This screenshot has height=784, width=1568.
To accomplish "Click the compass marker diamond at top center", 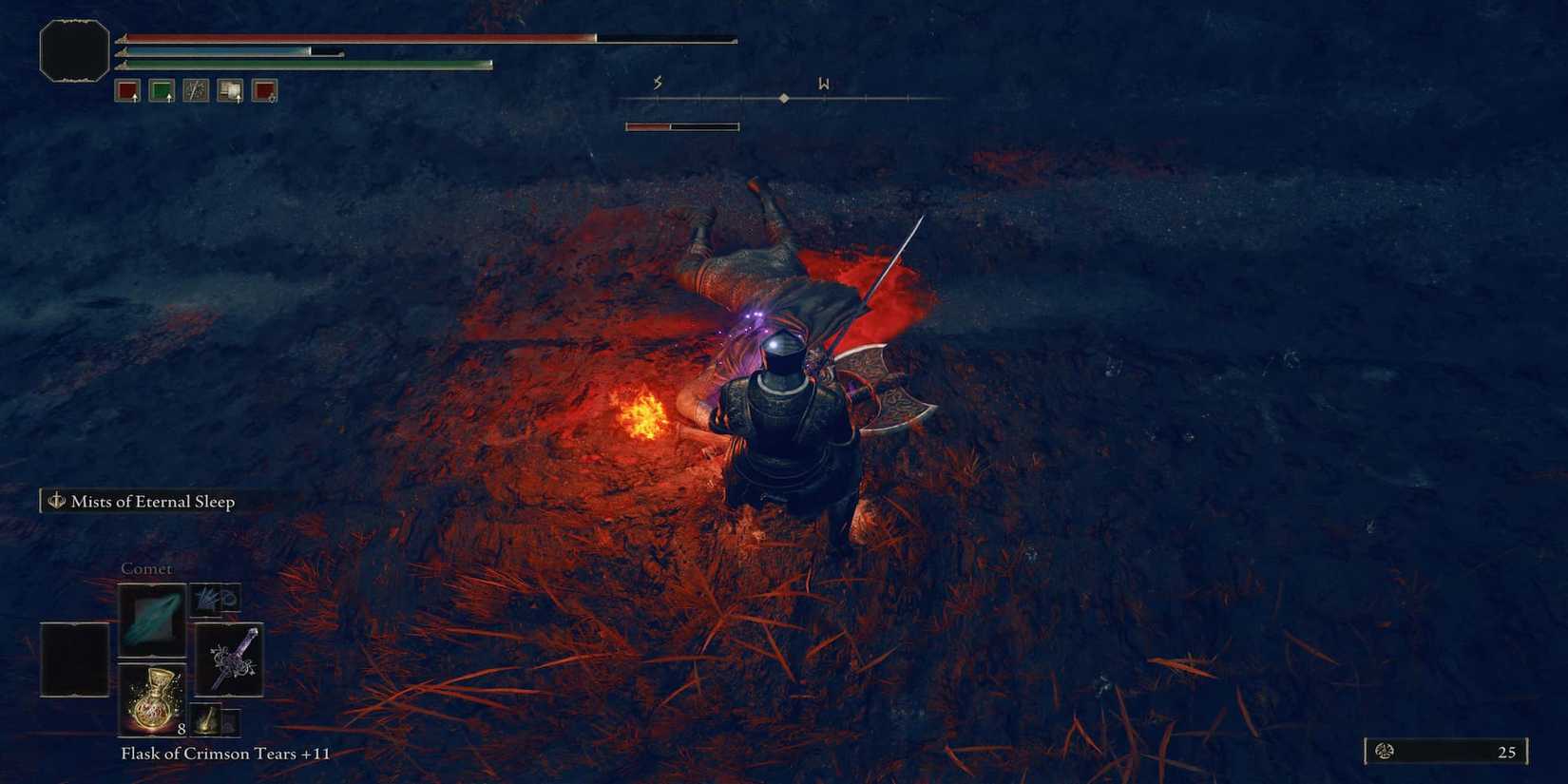I will (784, 97).
